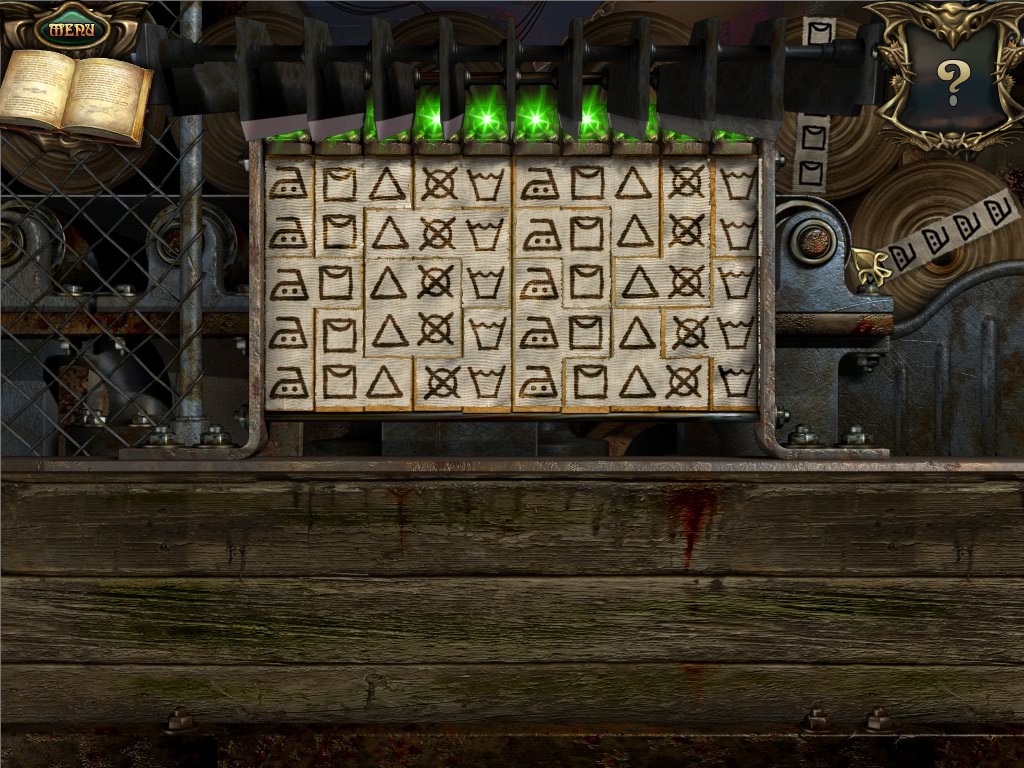Choose the iron tile in the grid's bottom-left corner

tap(289, 381)
